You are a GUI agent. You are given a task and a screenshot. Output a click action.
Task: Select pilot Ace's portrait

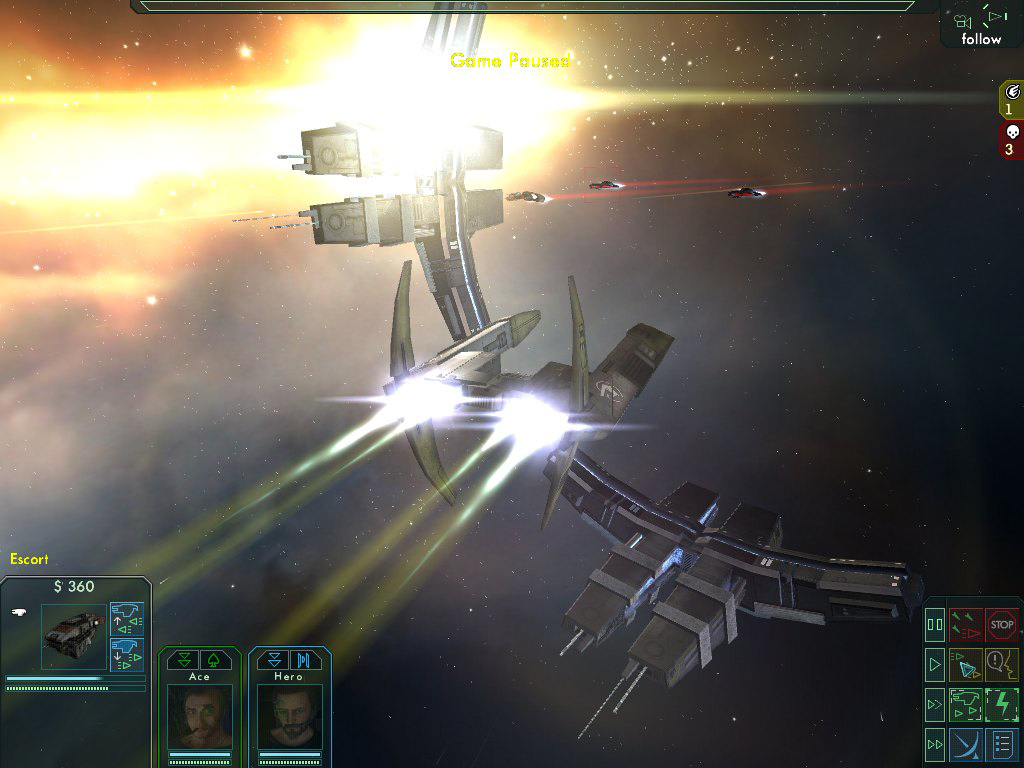[x=200, y=717]
